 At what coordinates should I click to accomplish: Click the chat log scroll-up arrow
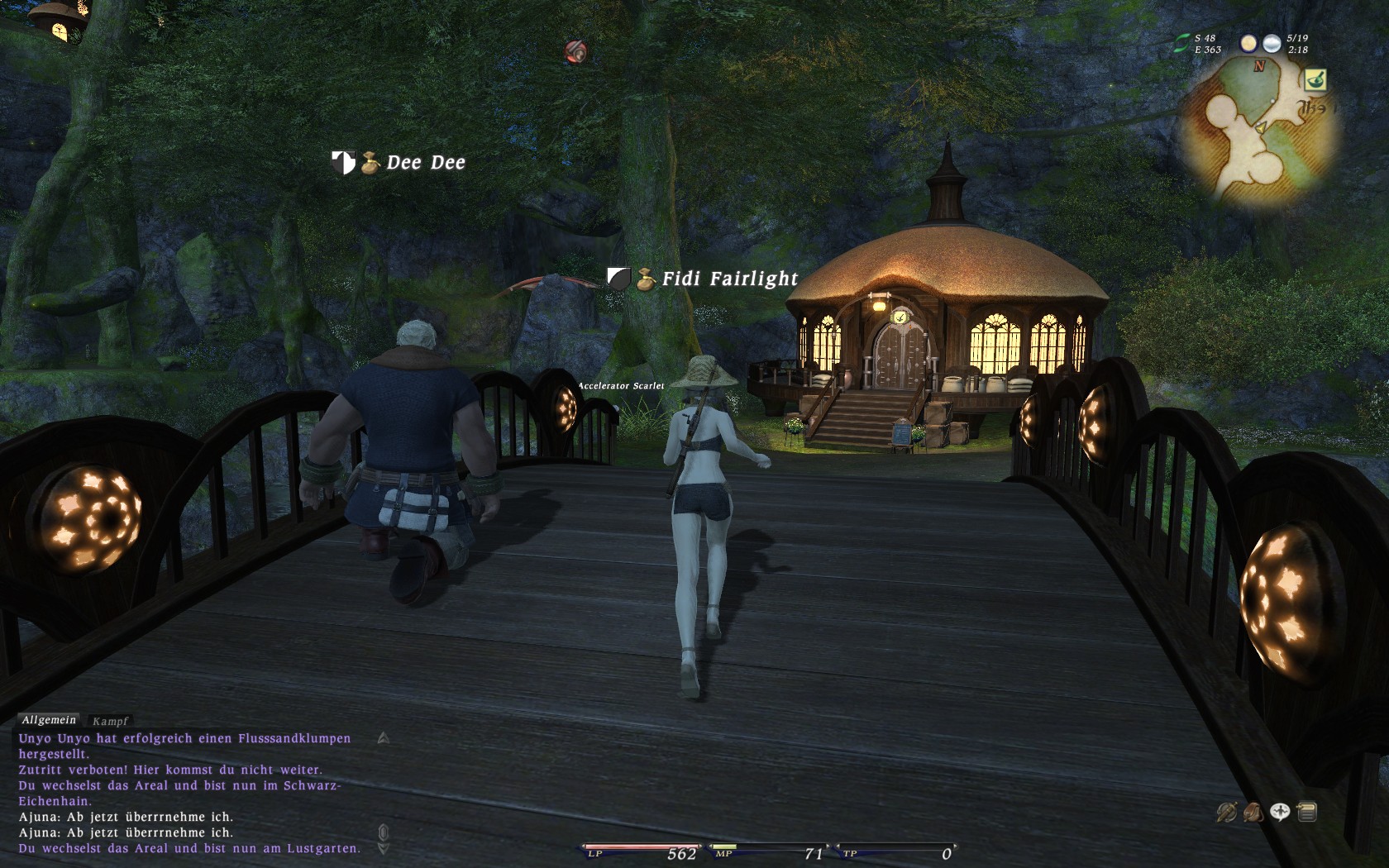click(x=383, y=738)
